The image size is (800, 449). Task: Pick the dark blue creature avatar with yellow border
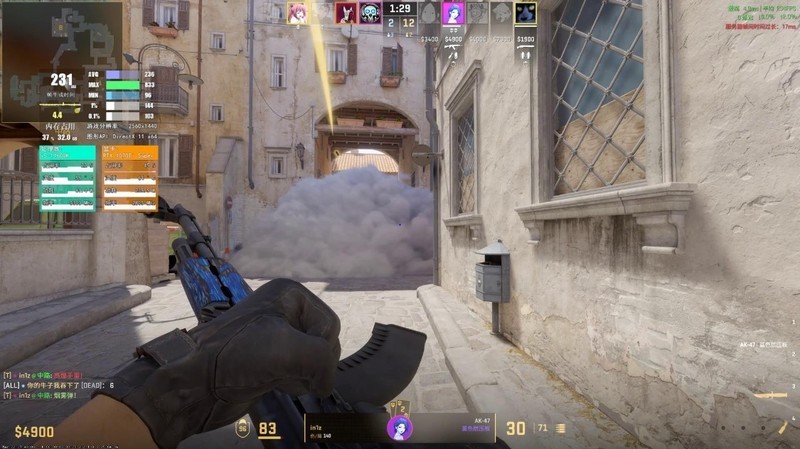click(526, 13)
